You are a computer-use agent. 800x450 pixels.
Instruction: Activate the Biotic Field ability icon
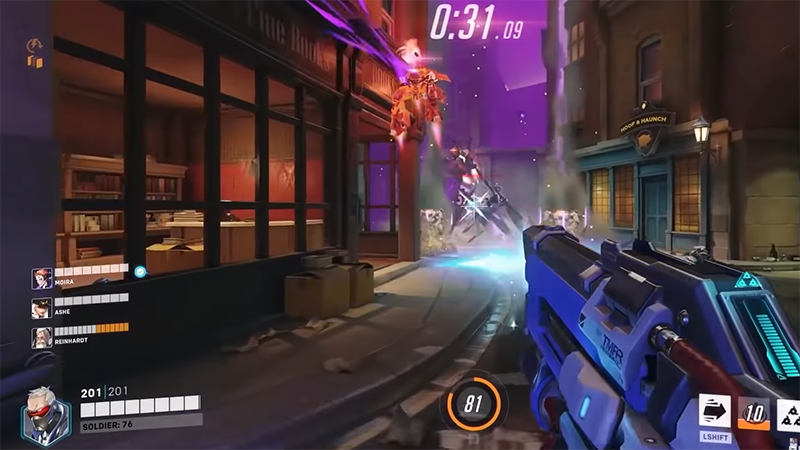(x=788, y=414)
